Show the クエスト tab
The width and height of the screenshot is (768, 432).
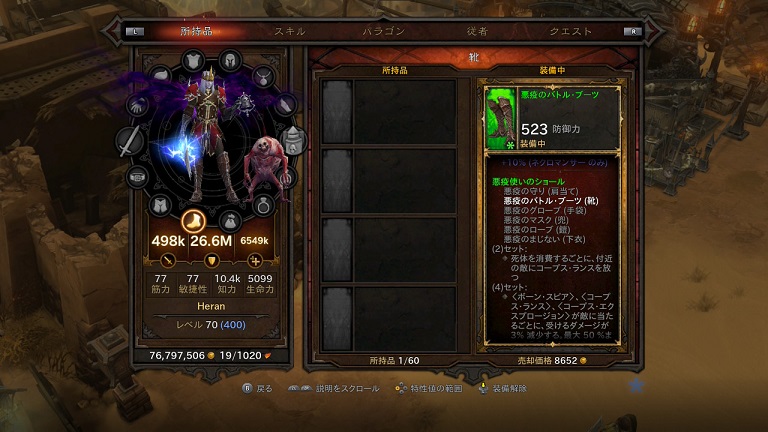point(571,31)
